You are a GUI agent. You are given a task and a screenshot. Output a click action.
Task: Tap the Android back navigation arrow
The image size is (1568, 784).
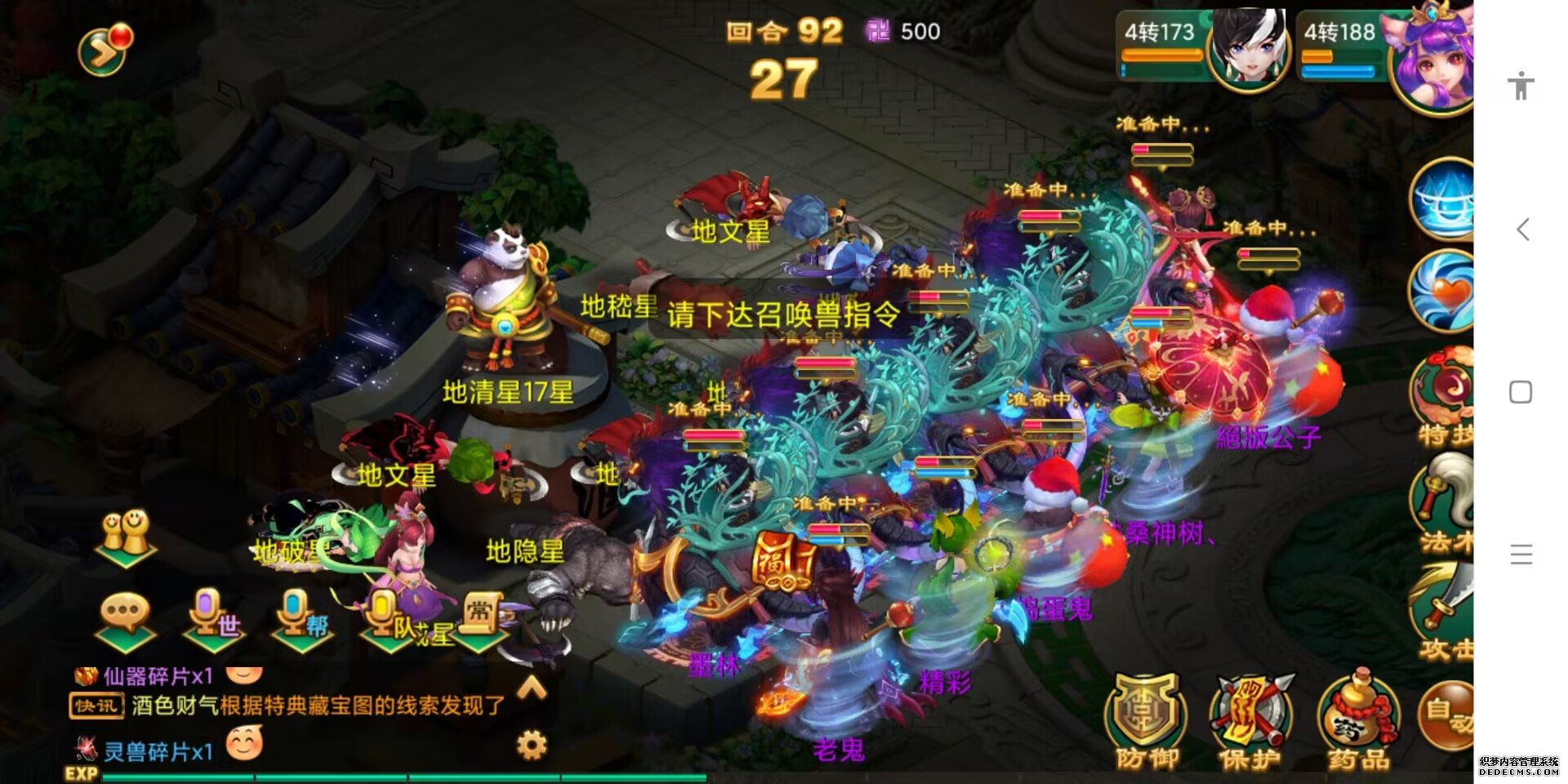click(1521, 229)
